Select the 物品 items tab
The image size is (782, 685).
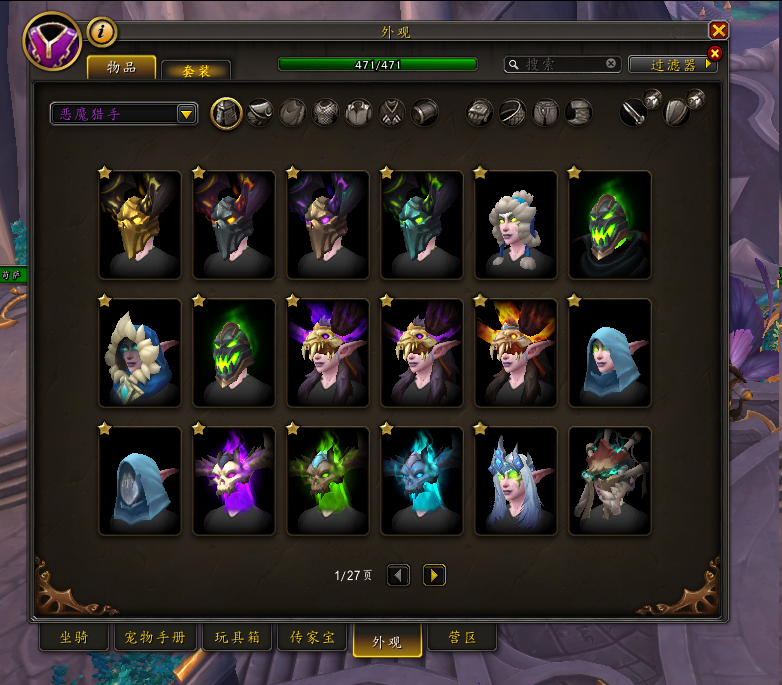coord(121,68)
